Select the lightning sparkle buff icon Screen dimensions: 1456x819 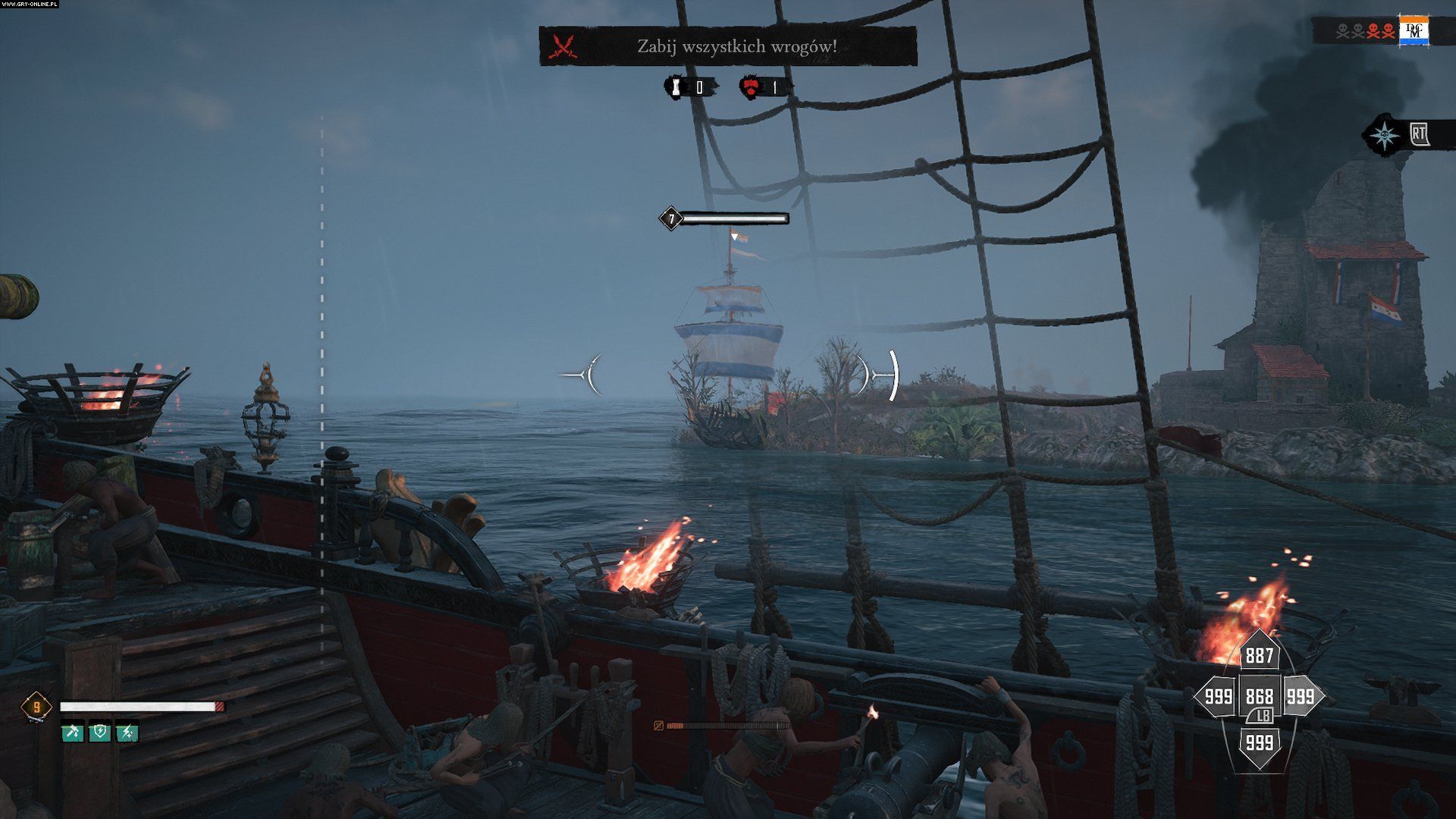[x=127, y=733]
